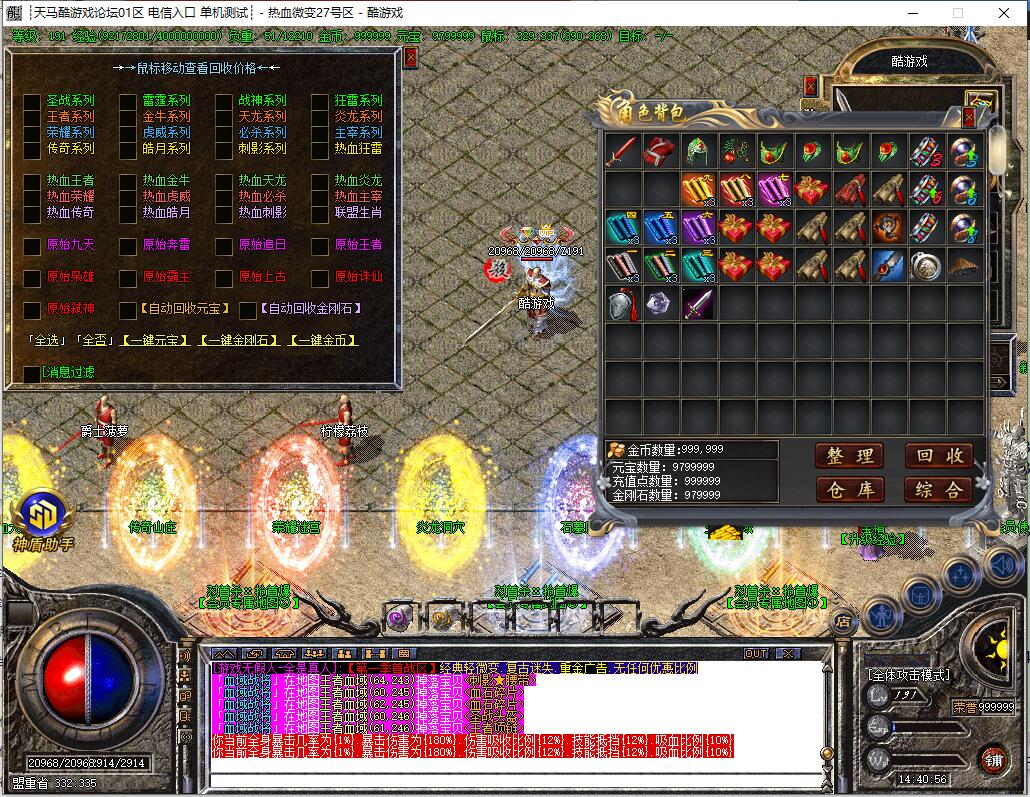Enable the 自动回收元宝 checkbox
This screenshot has height=797, width=1030.
128,310
